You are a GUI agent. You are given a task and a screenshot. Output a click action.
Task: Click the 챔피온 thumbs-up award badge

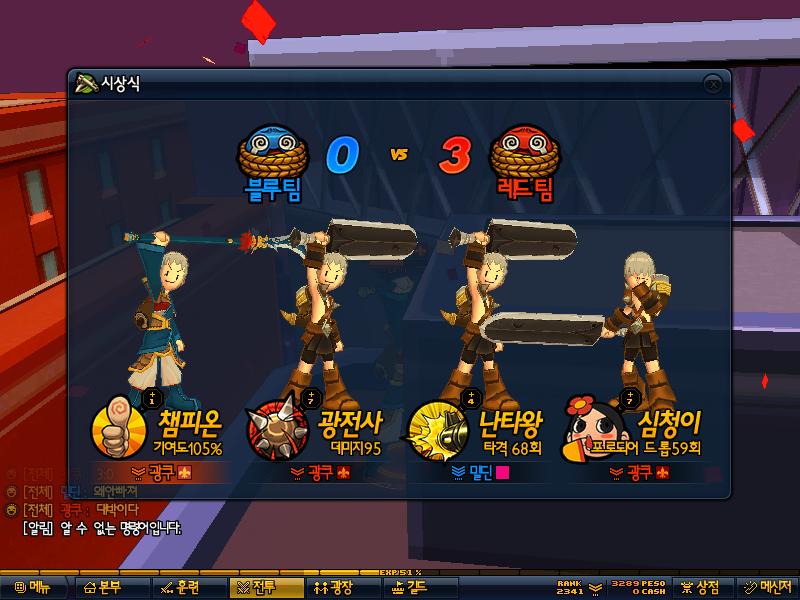115,430
